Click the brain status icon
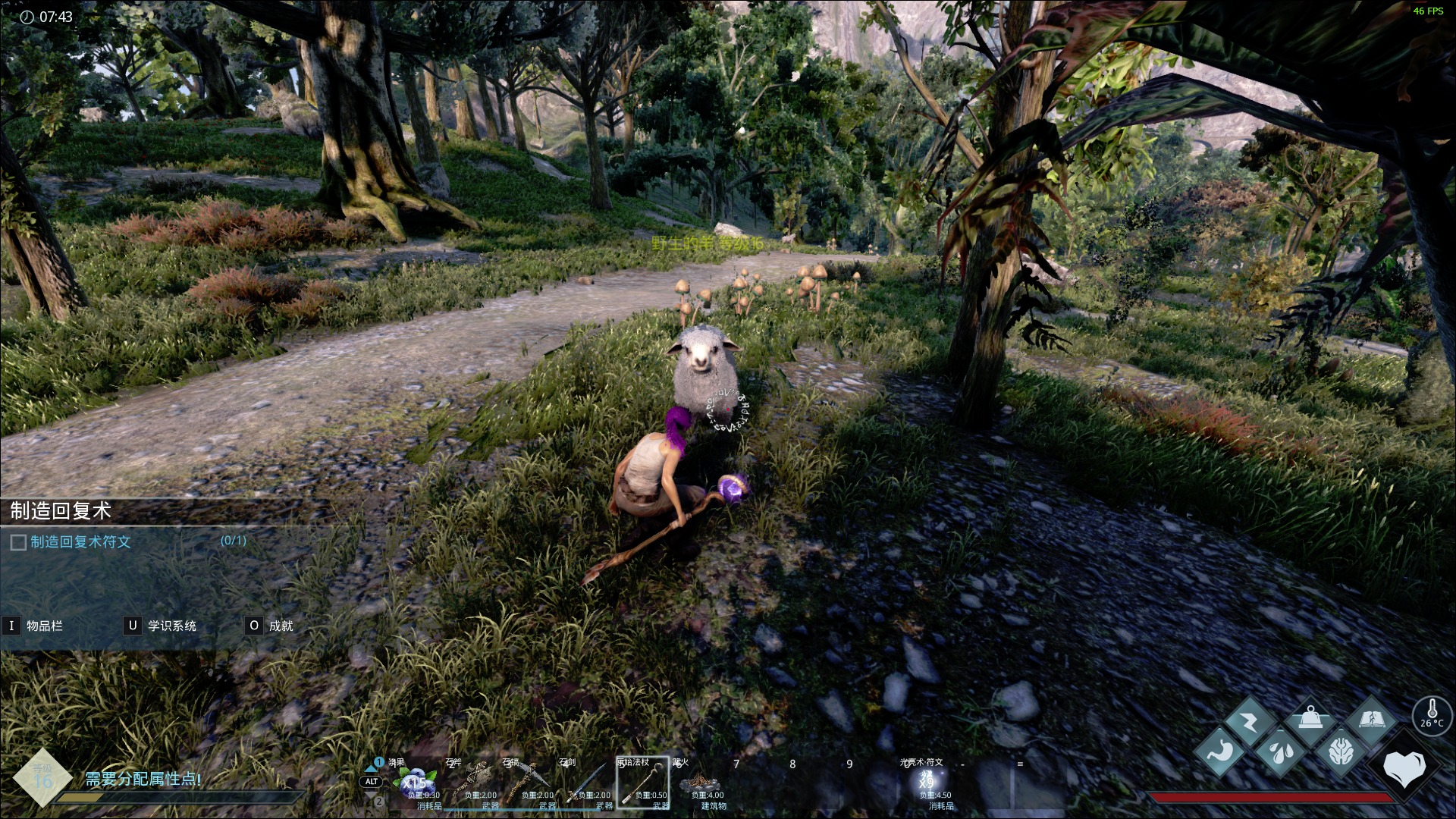The image size is (1456, 819). click(x=1341, y=752)
